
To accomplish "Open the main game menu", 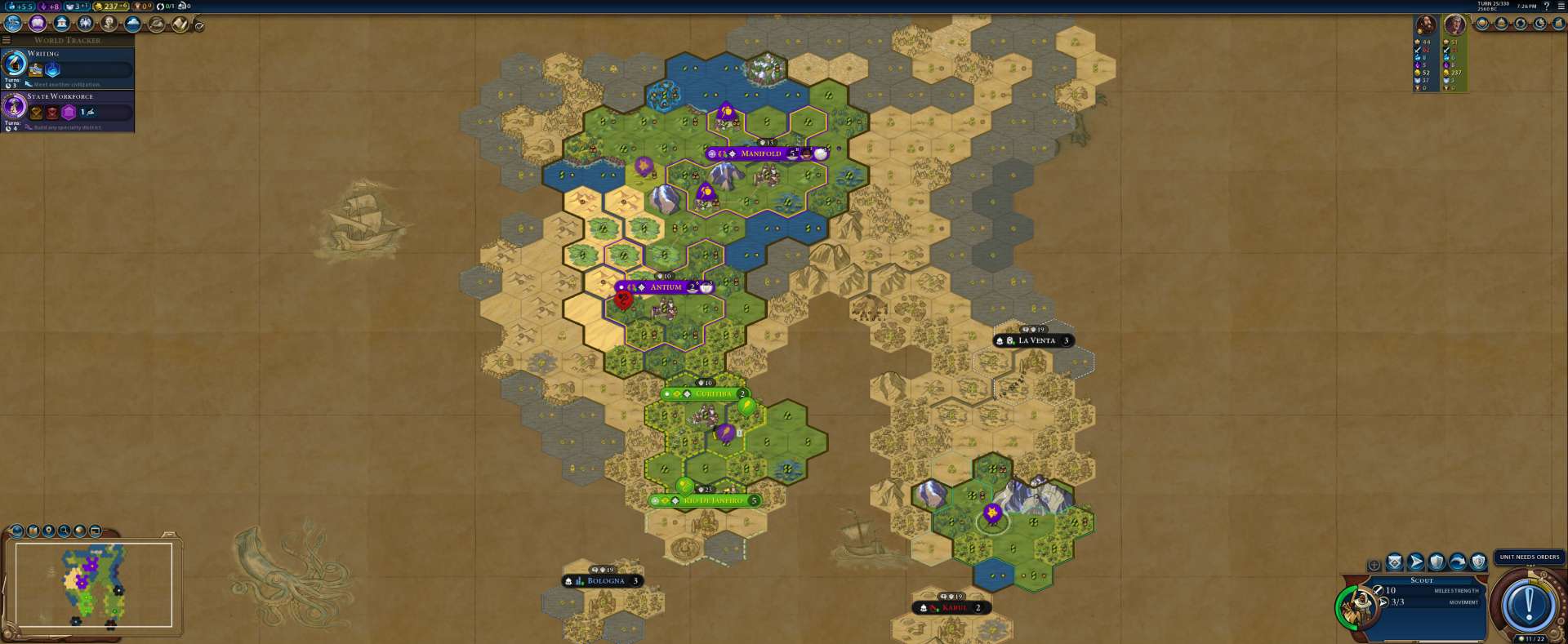I will (x=1560, y=6).
